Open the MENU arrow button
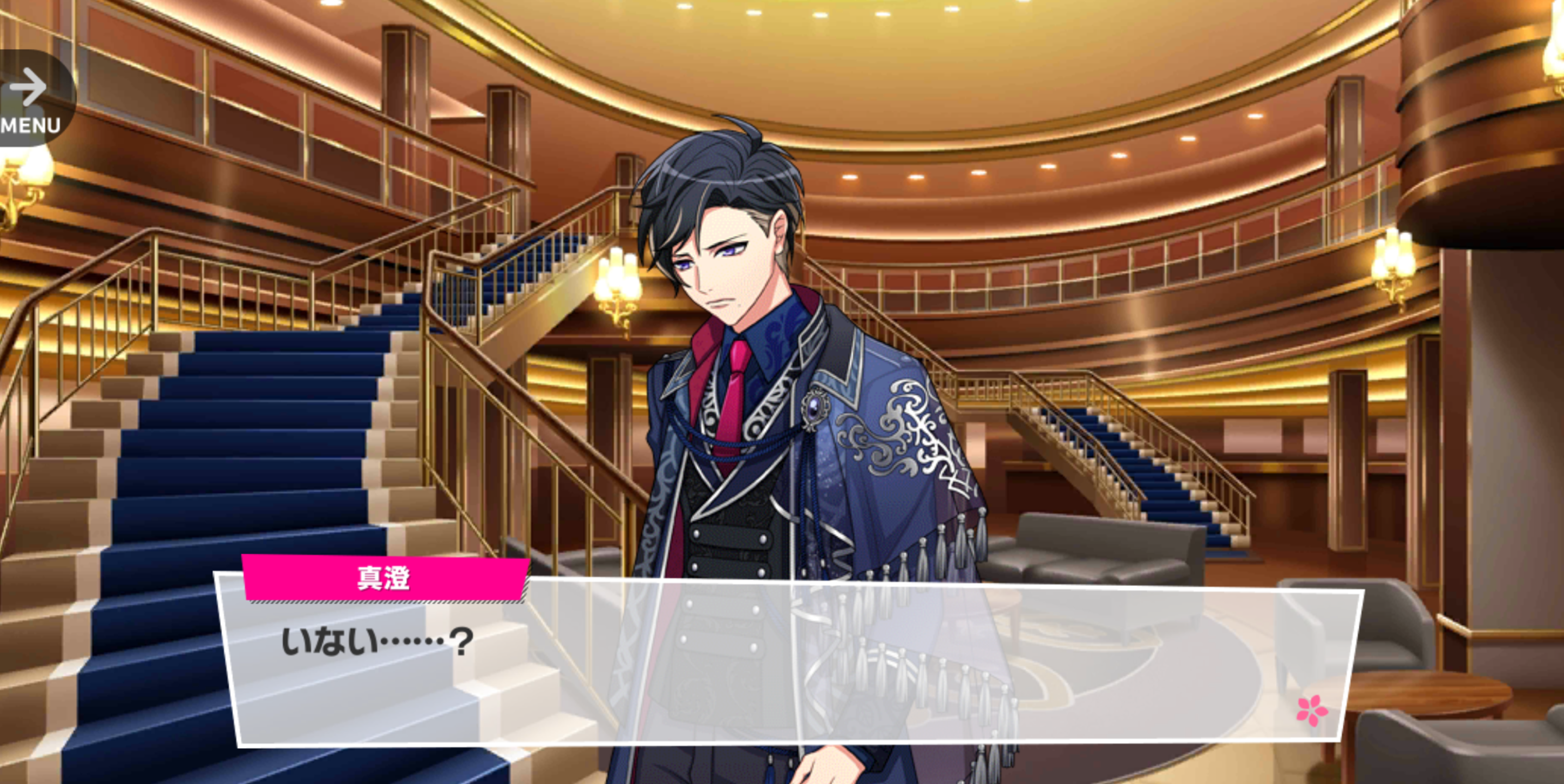The height and width of the screenshot is (784, 1564). click(x=31, y=99)
